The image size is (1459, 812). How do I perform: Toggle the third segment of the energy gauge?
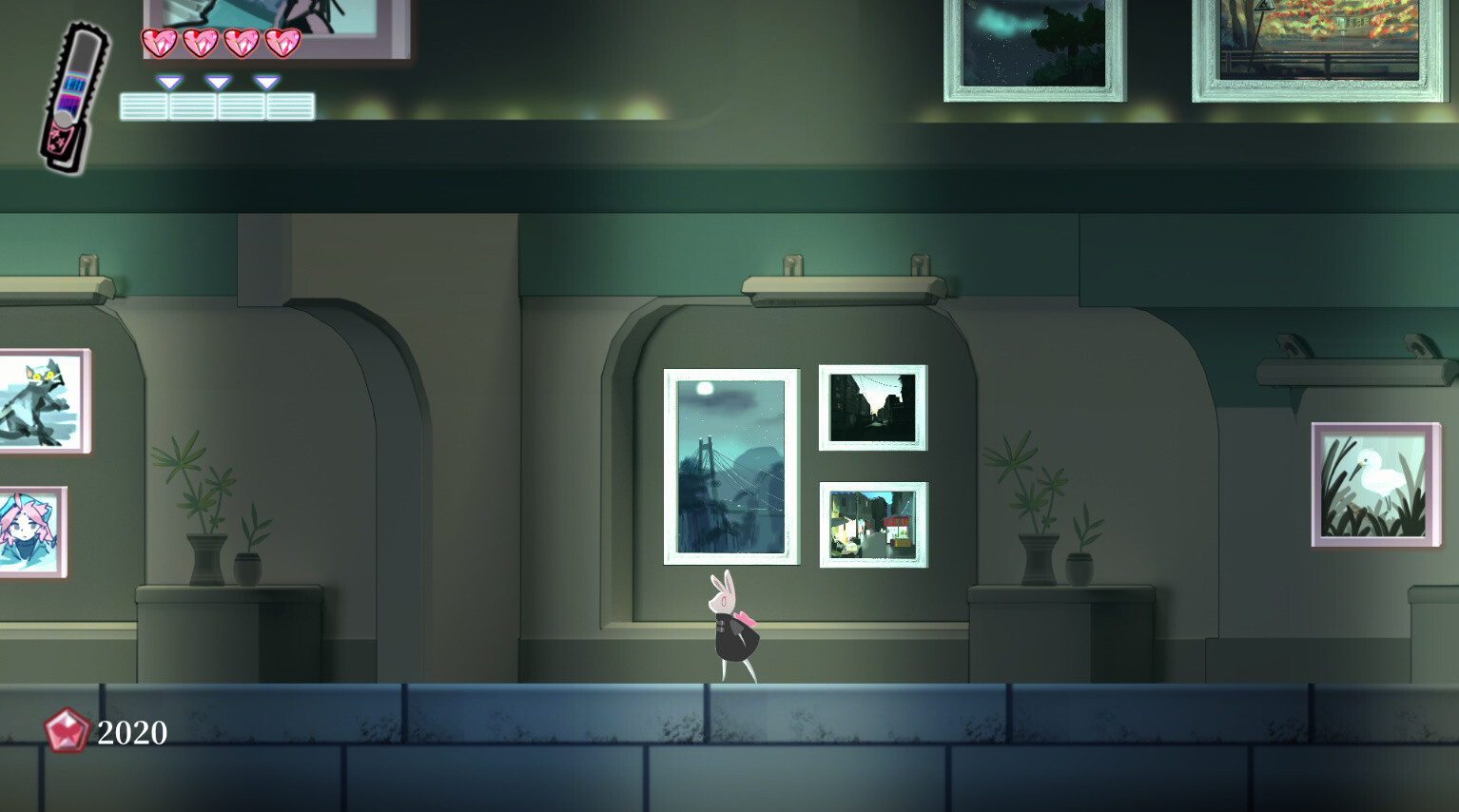241,105
